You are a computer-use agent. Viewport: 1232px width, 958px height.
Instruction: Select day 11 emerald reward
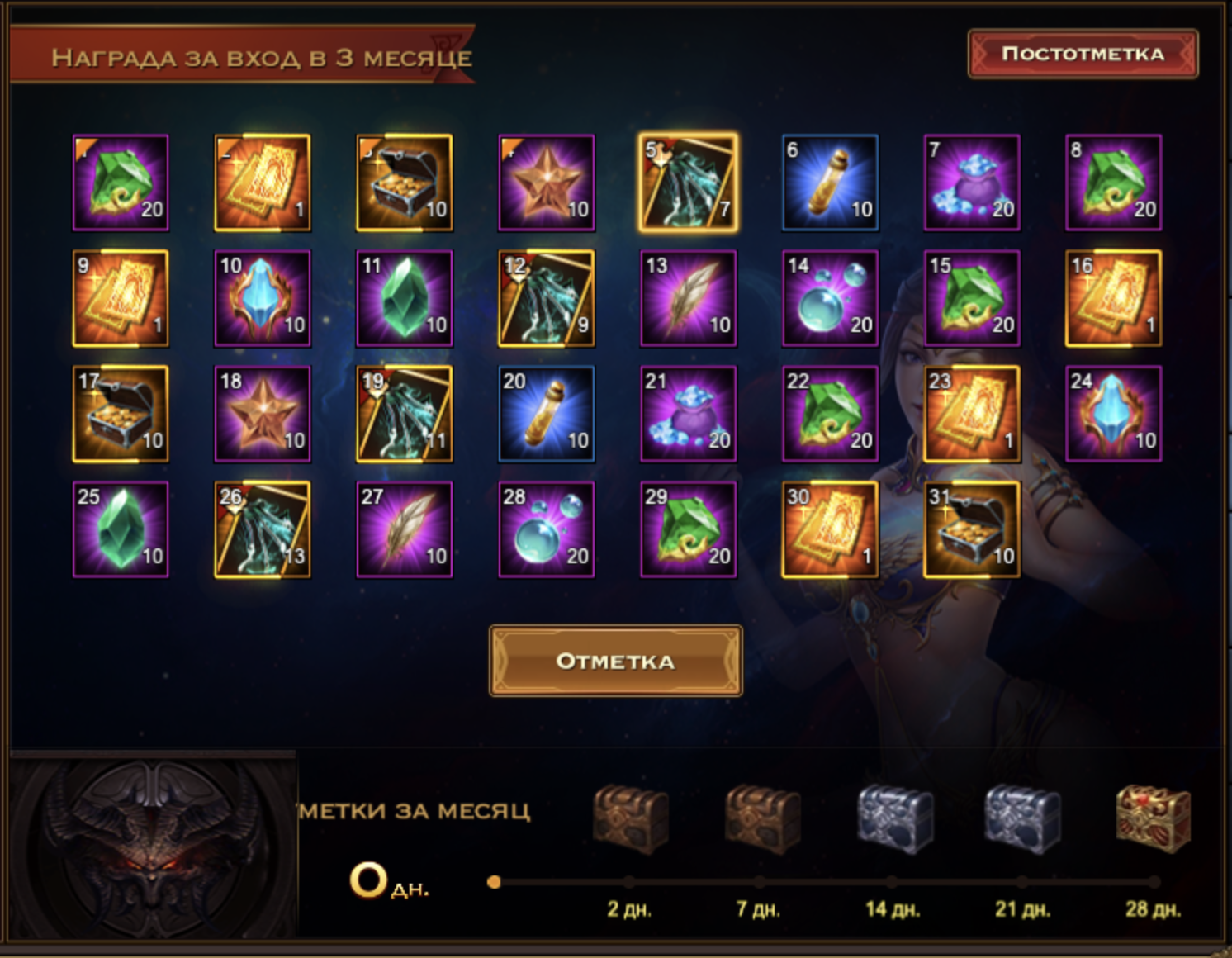click(x=405, y=298)
